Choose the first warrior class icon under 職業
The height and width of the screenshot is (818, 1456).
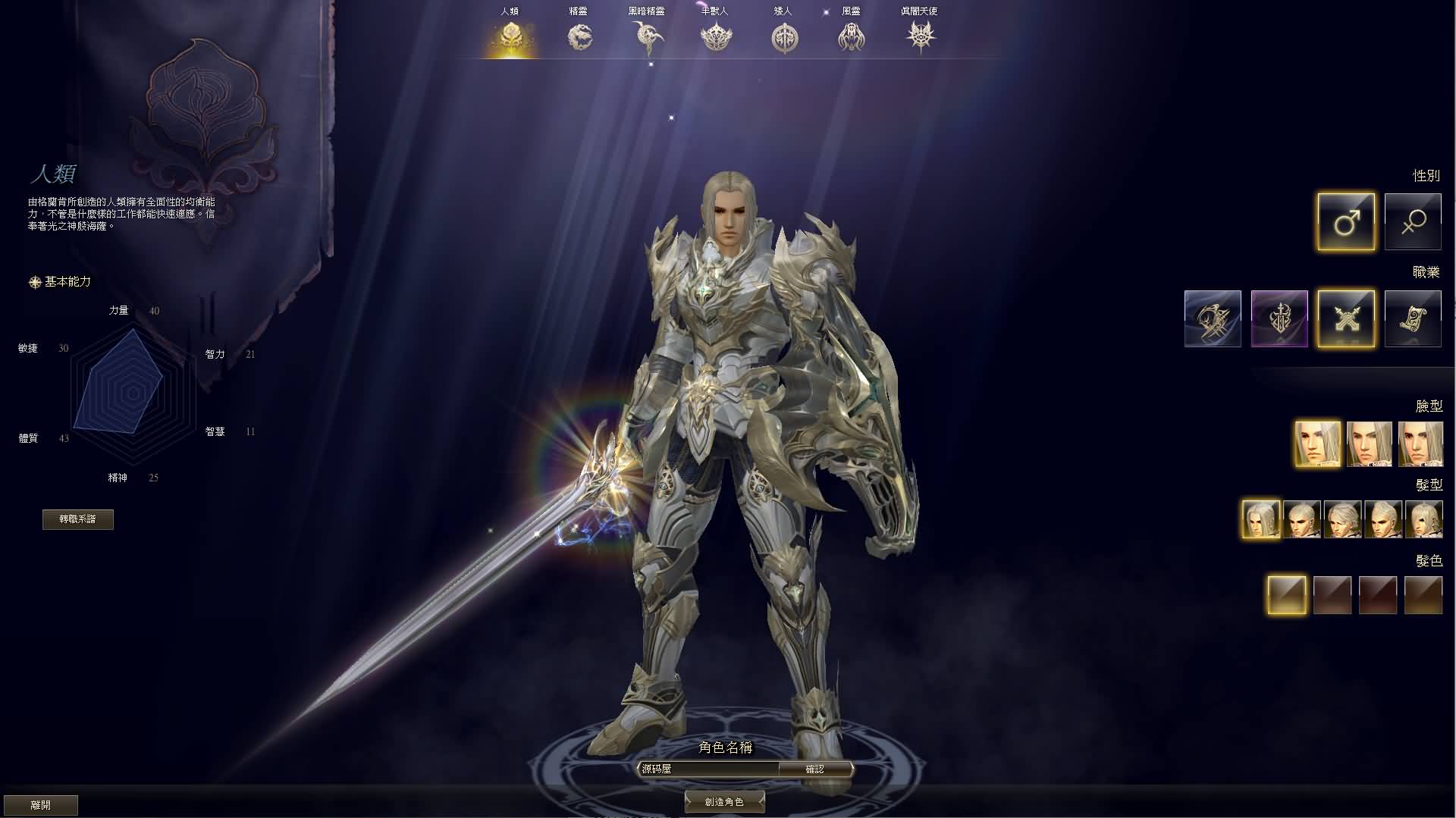(1212, 318)
